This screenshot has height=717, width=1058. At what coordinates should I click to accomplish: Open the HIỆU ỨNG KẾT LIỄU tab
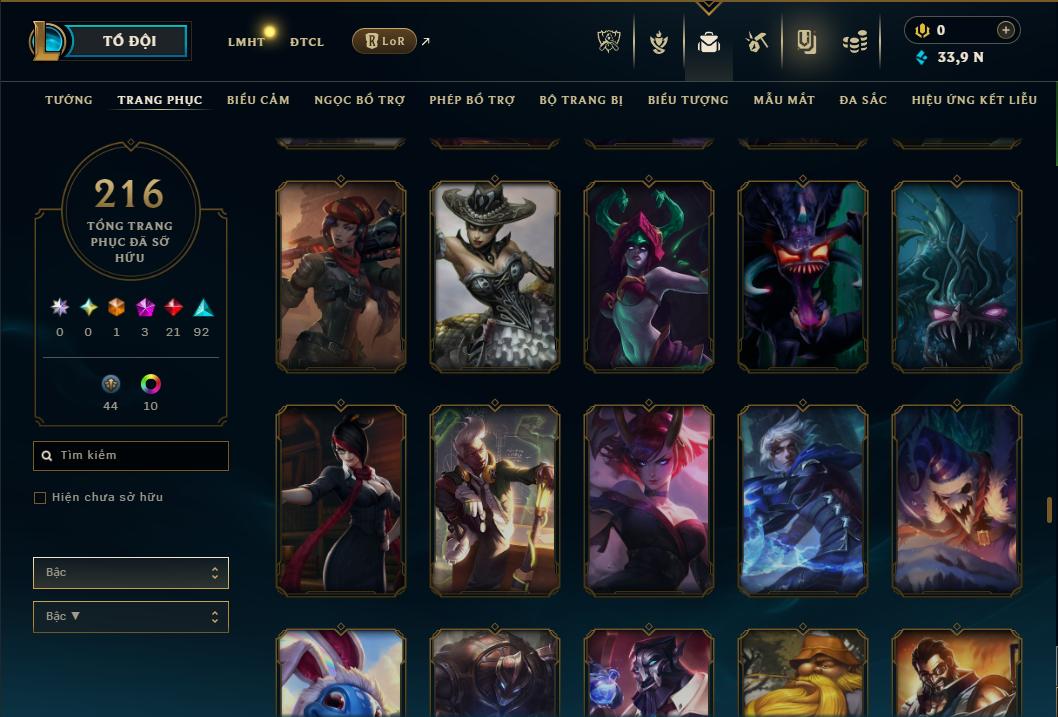[974, 100]
